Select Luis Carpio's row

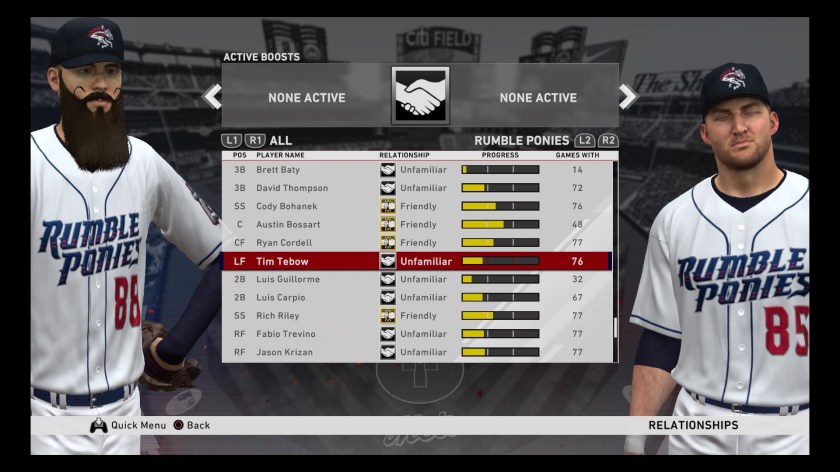(x=416, y=297)
